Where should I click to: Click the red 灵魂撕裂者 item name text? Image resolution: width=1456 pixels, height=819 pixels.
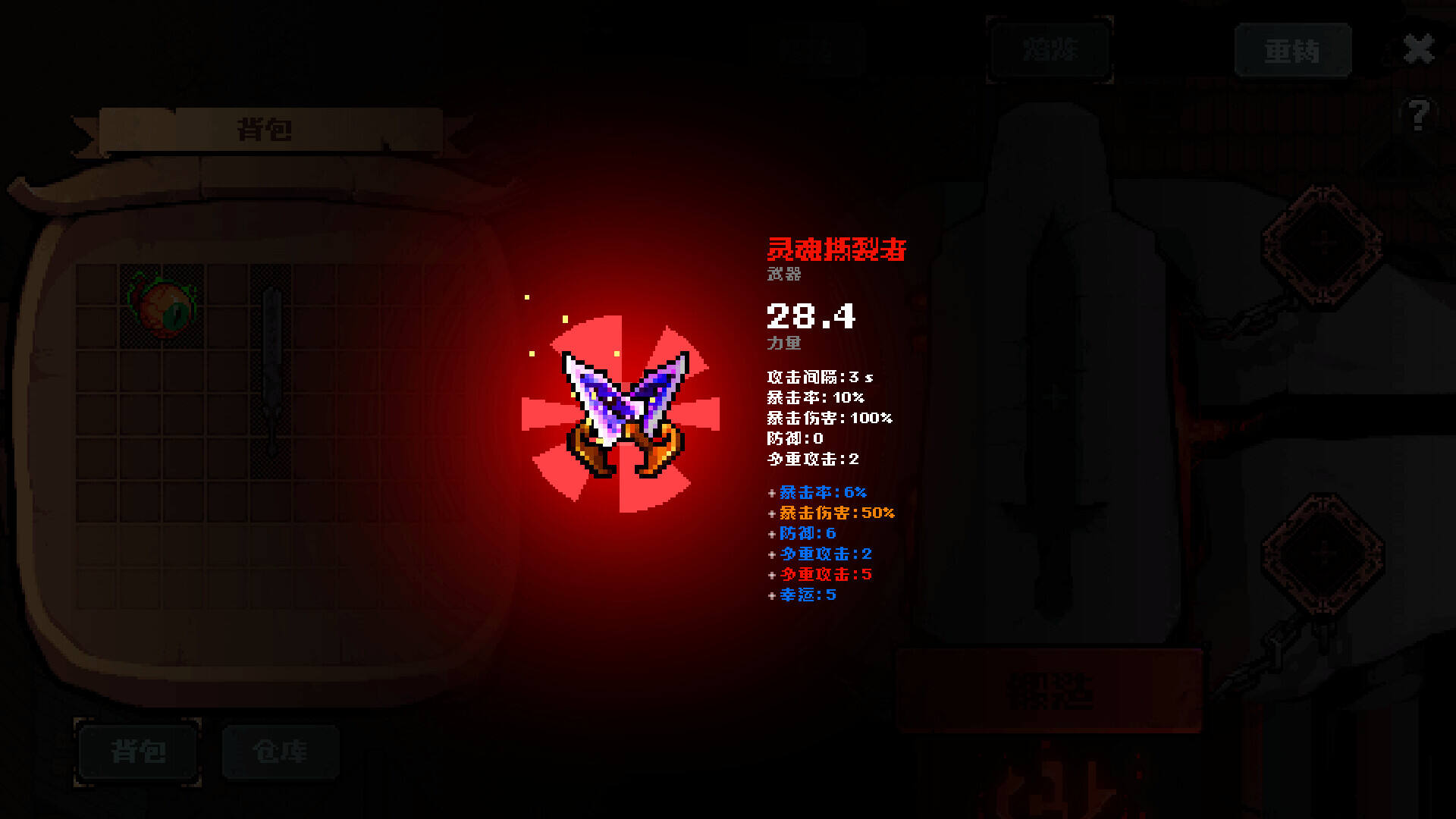pyautogui.click(x=838, y=250)
